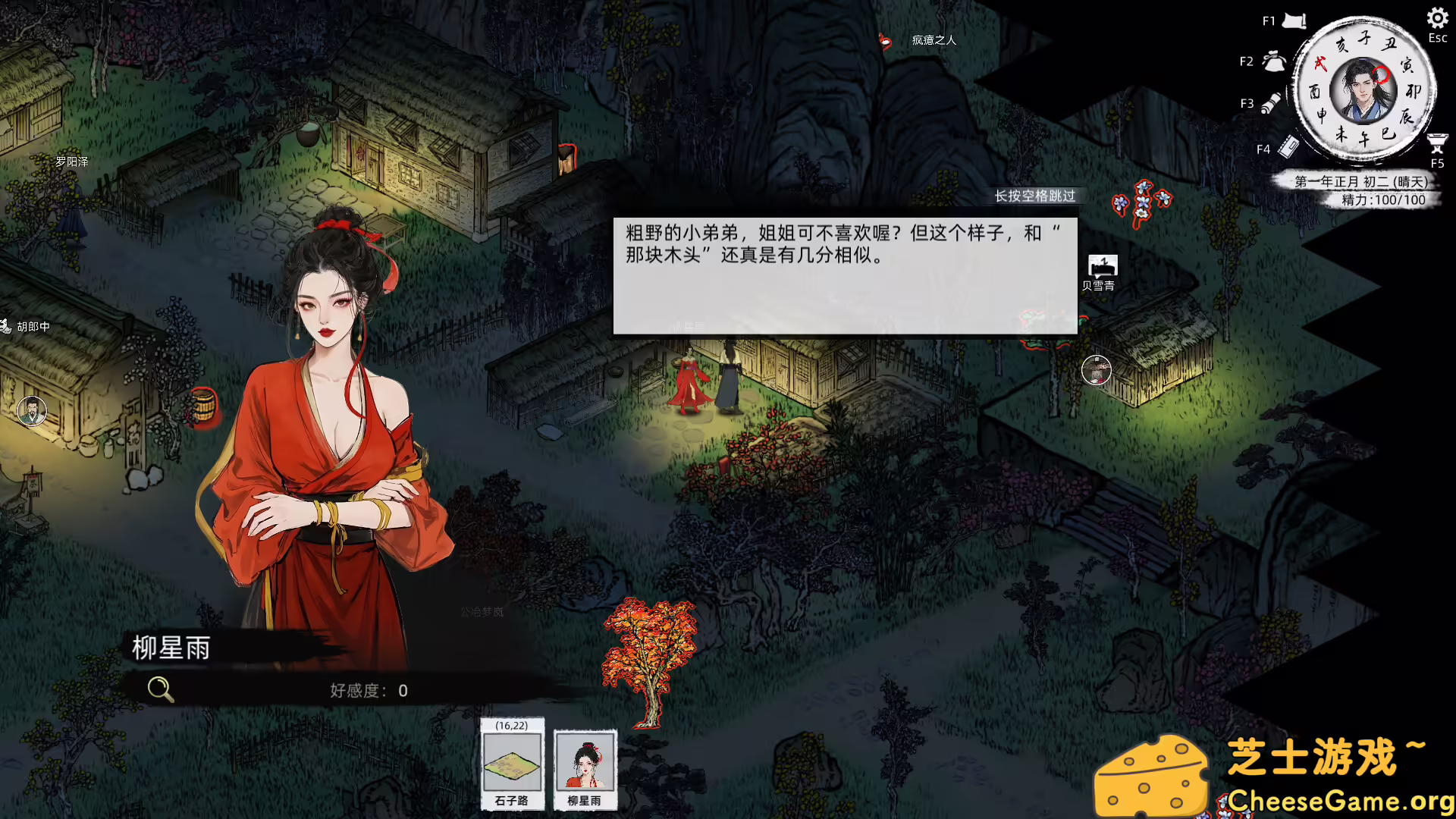Open the F1 quest scroll icon
This screenshot has height=819, width=1456.
[x=1294, y=20]
